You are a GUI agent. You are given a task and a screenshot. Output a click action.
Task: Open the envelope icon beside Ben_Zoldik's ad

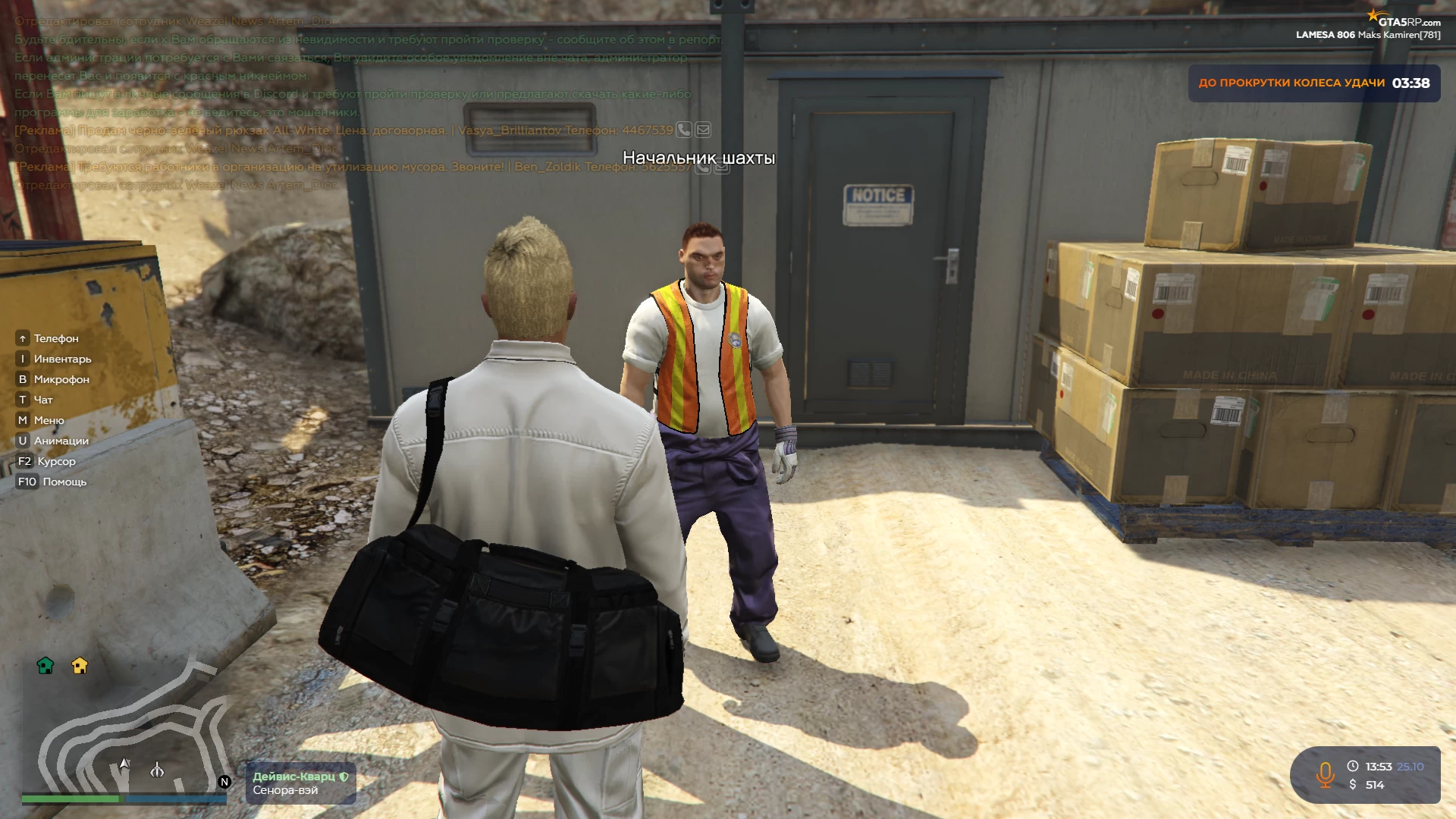point(722,167)
